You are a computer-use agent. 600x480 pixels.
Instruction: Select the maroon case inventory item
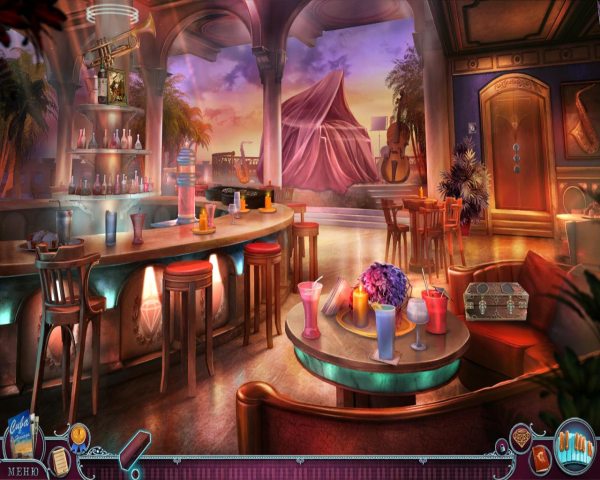point(133,450)
